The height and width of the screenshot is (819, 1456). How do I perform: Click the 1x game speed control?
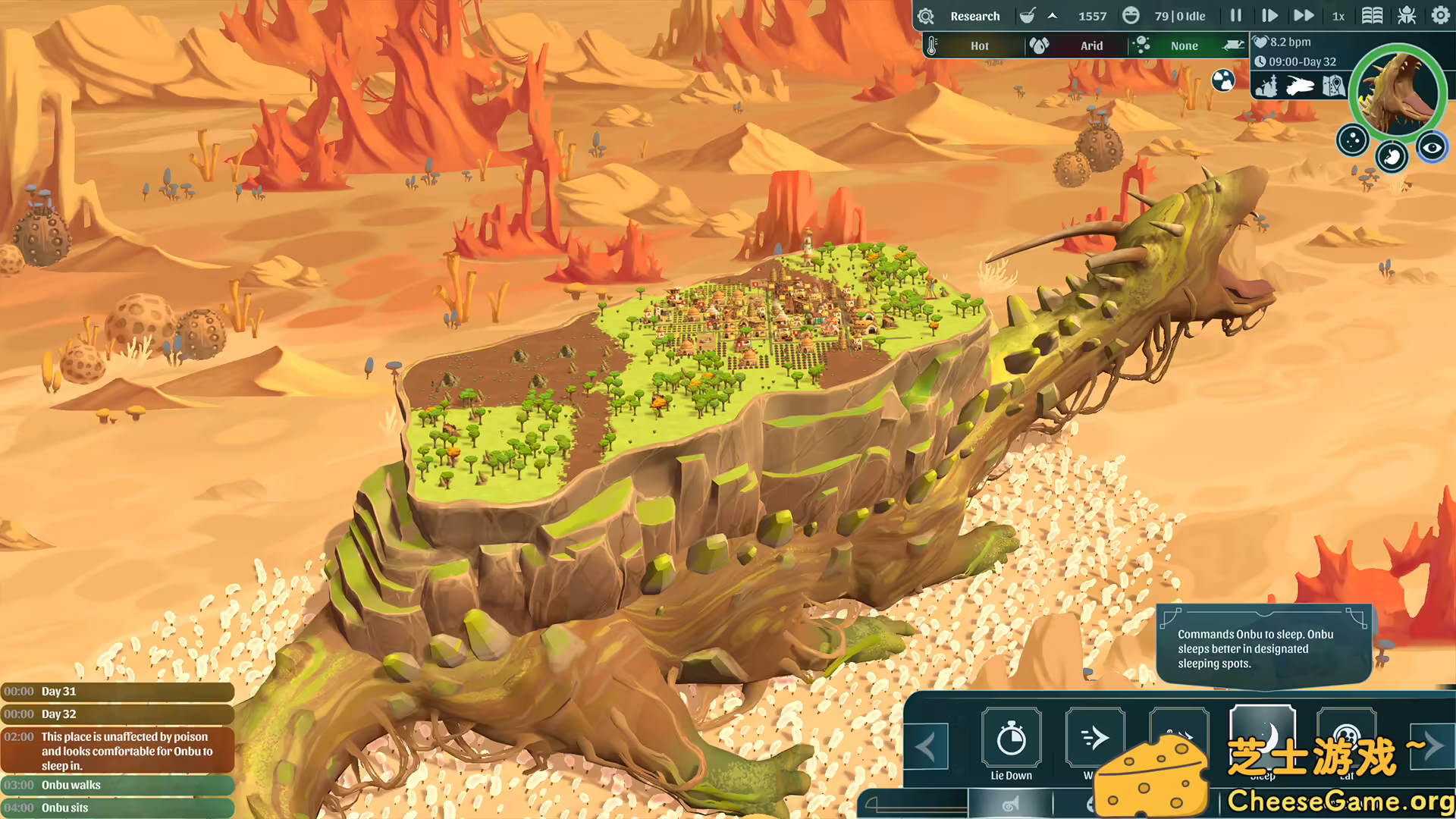1338,16
